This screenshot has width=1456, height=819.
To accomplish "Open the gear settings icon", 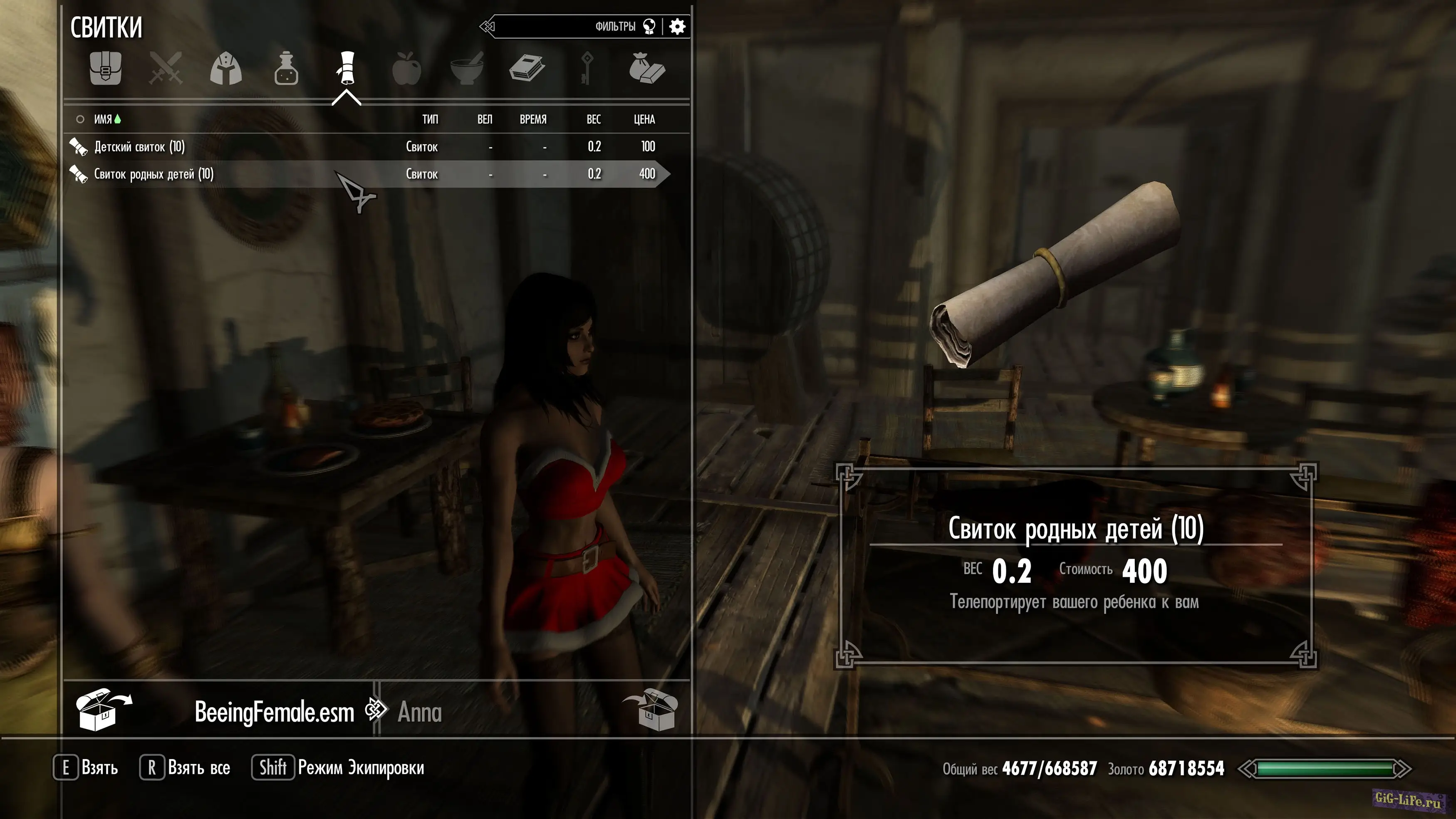I will point(677,27).
